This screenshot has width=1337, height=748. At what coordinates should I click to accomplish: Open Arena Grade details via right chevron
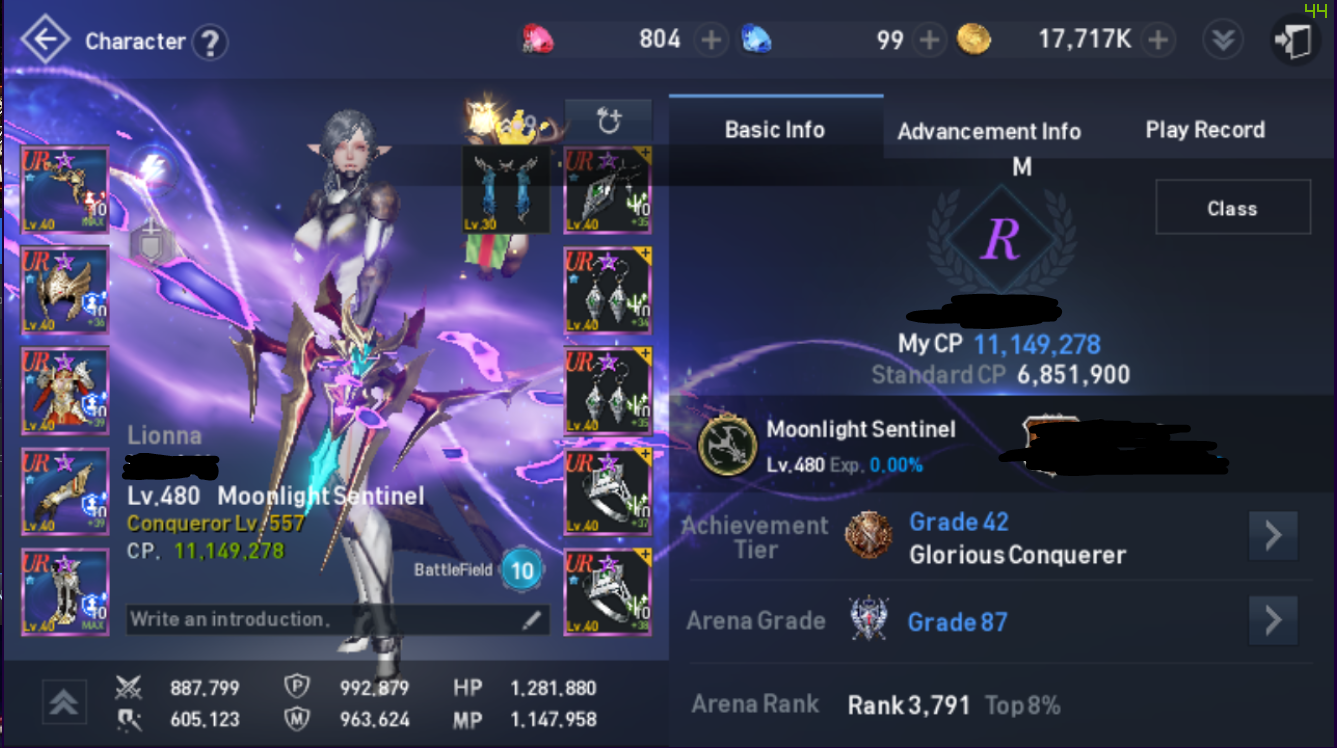(1273, 621)
